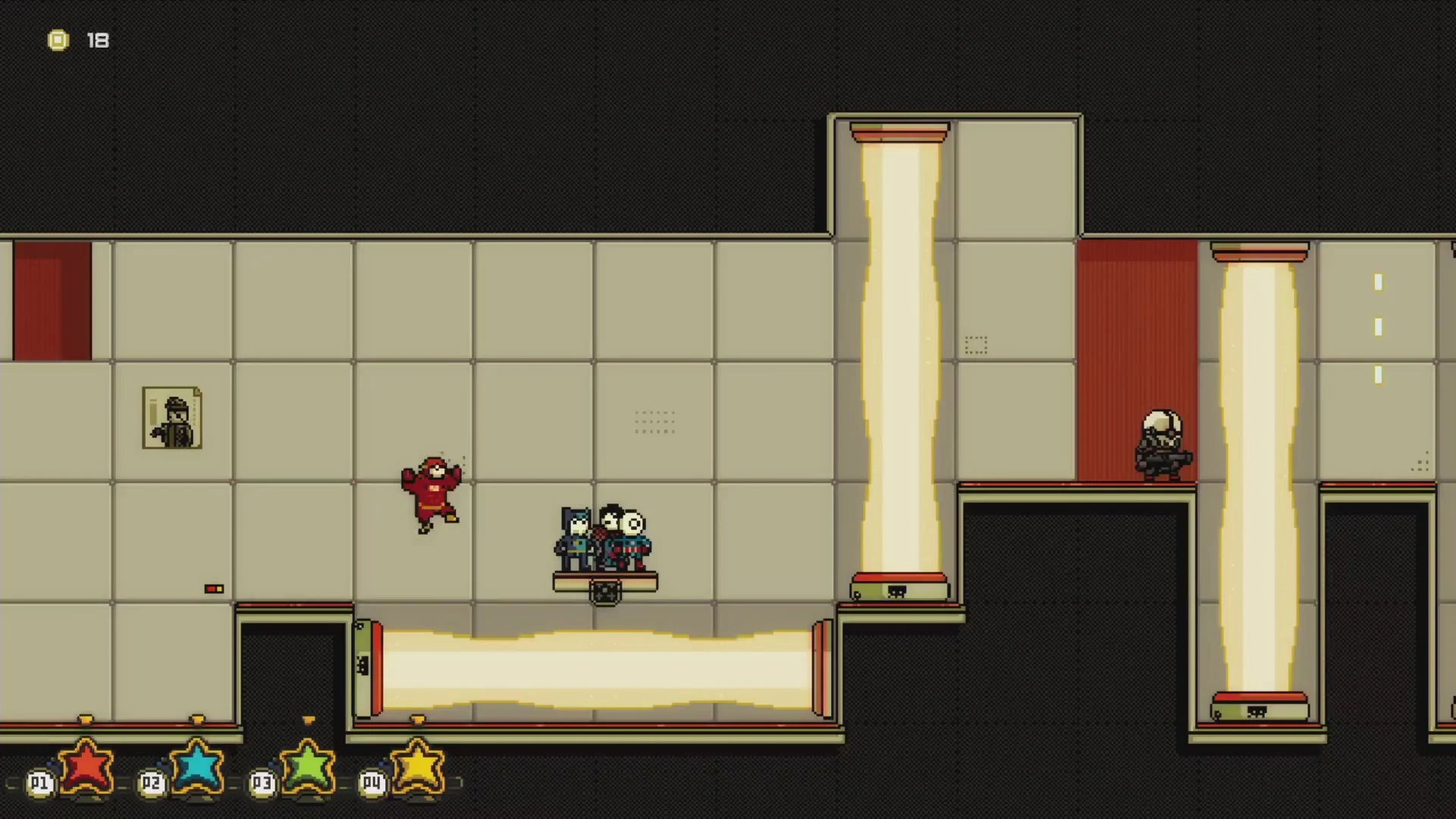Click the hatch on the group's platform

click(x=604, y=591)
